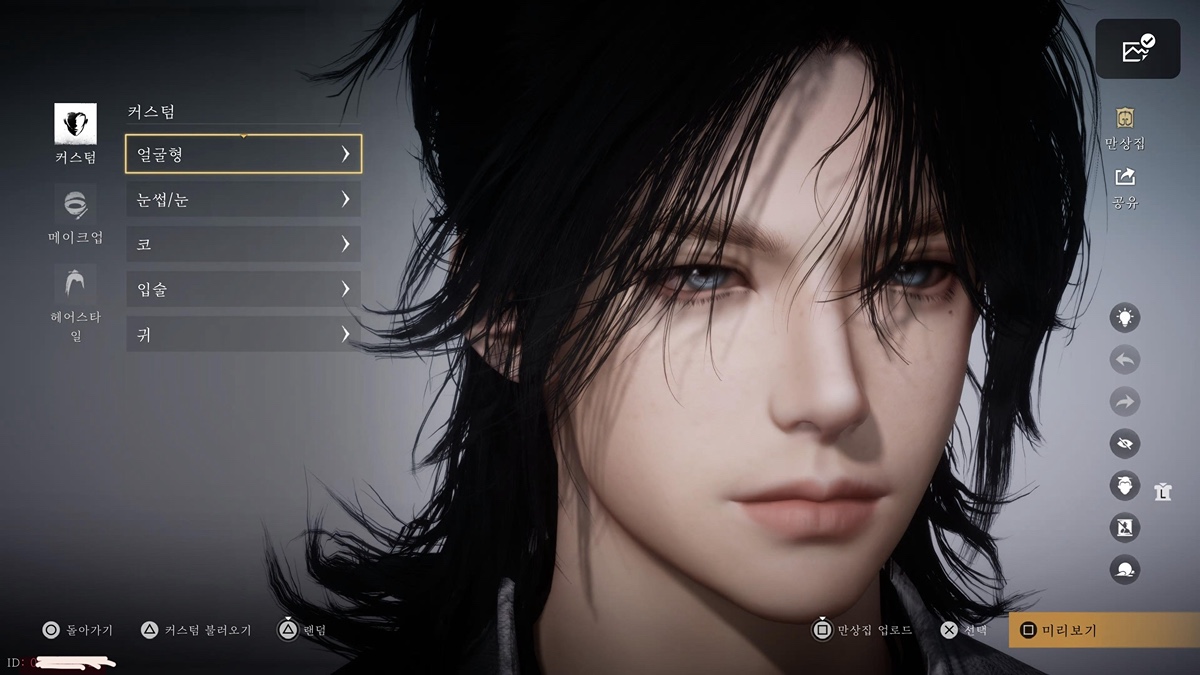Open the image-with-checkmark button in the top corner
This screenshot has width=1200, height=675.
click(x=1137, y=49)
